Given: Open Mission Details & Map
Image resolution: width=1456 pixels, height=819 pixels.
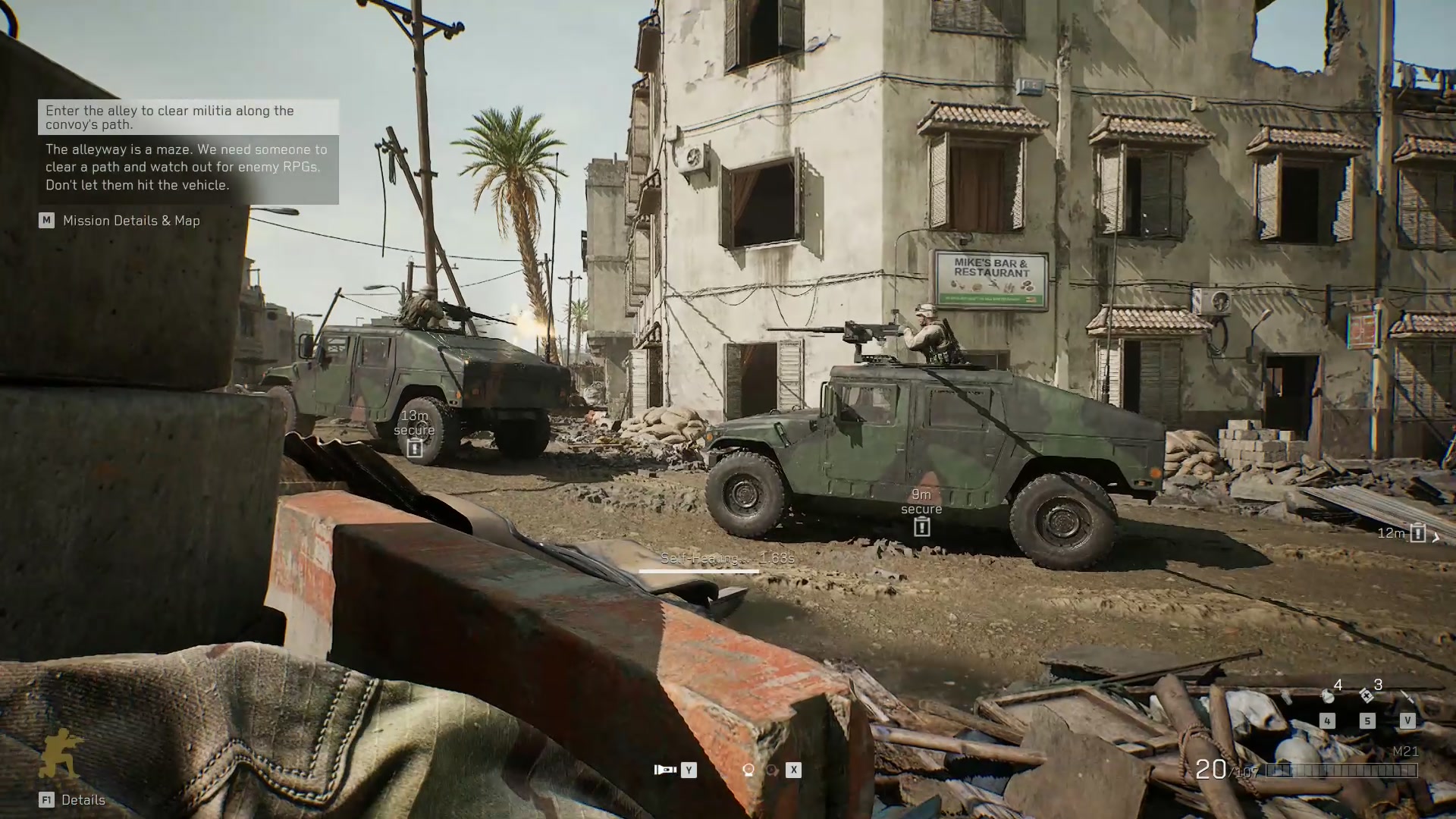Looking at the screenshot, I should pos(131,221).
